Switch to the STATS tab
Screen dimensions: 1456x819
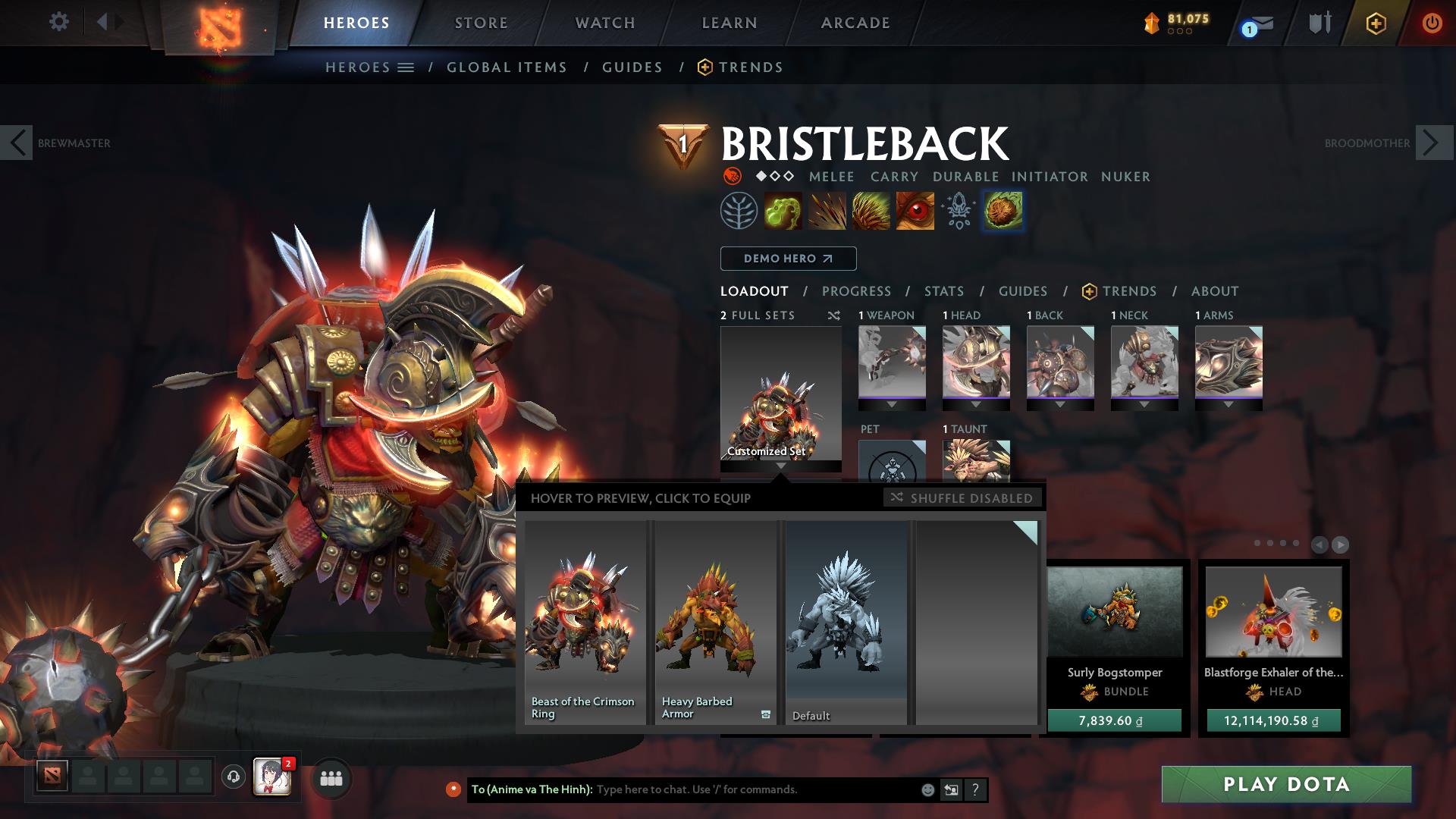tap(943, 291)
